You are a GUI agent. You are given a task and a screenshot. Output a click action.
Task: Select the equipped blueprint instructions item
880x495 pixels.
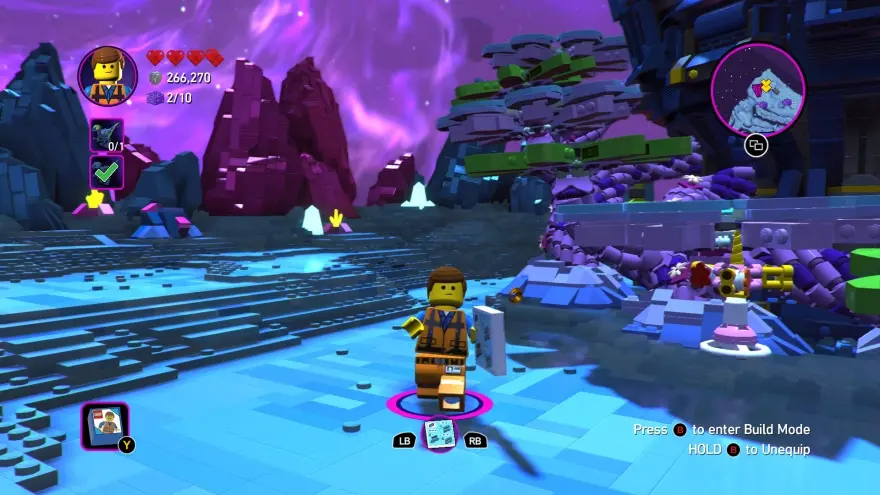pyautogui.click(x=439, y=433)
